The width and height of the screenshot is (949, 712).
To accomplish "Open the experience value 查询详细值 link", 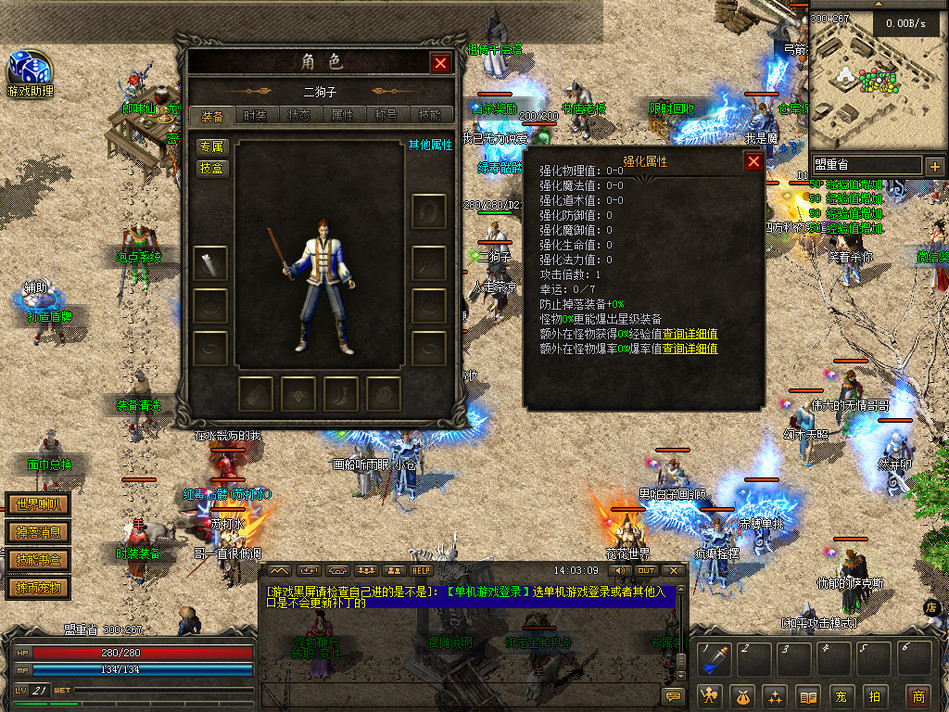I will point(689,334).
